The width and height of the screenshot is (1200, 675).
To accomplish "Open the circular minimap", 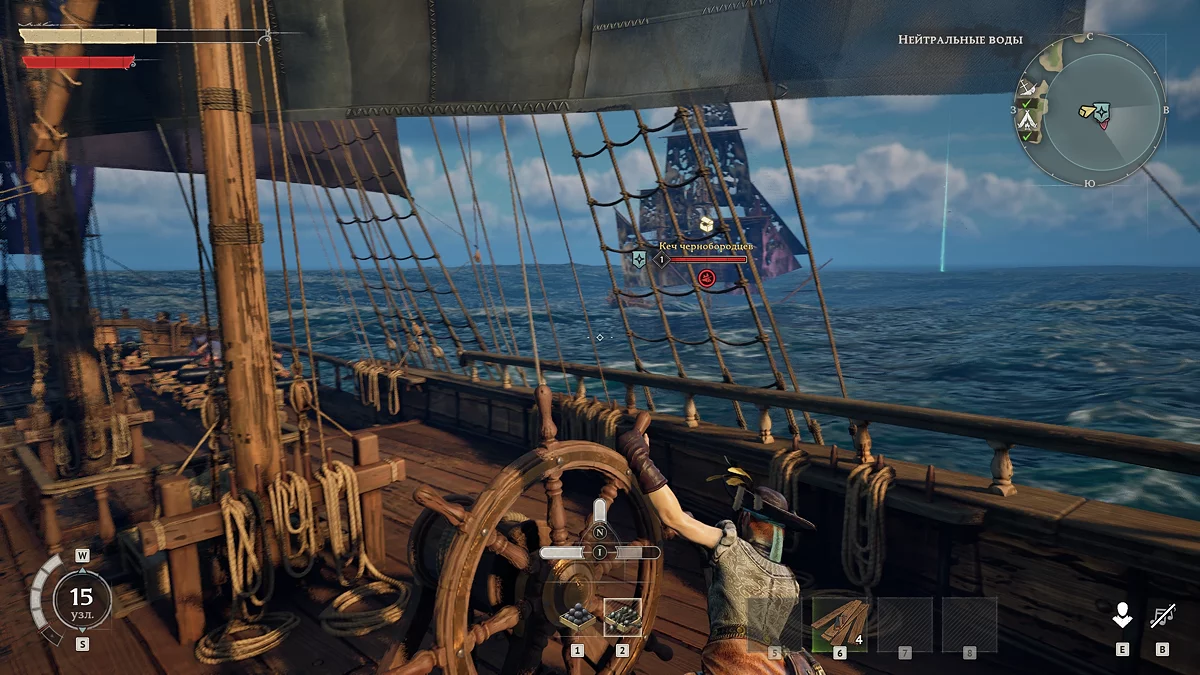I will tap(1089, 108).
